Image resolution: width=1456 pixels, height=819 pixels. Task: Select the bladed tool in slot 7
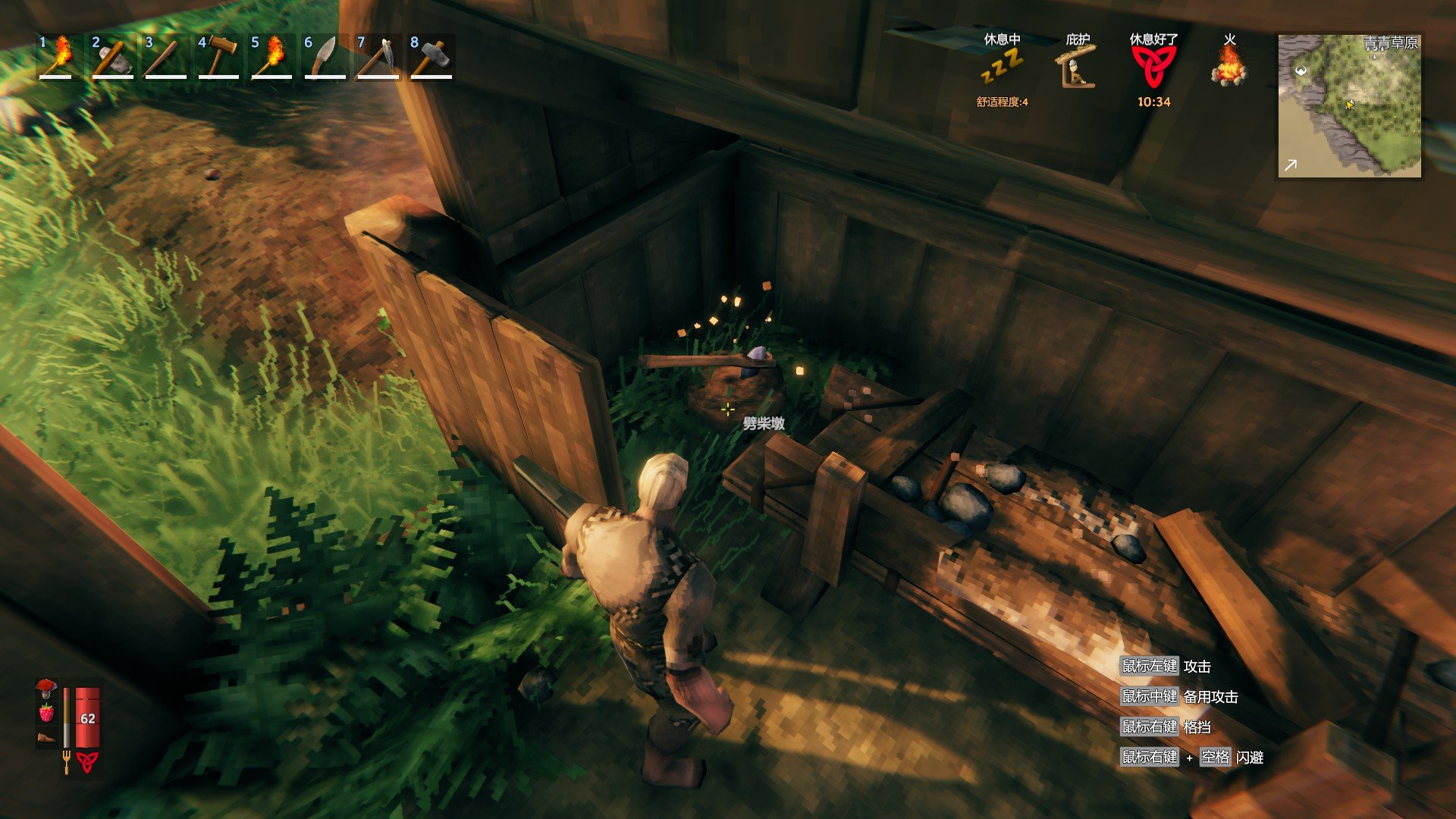(x=377, y=57)
